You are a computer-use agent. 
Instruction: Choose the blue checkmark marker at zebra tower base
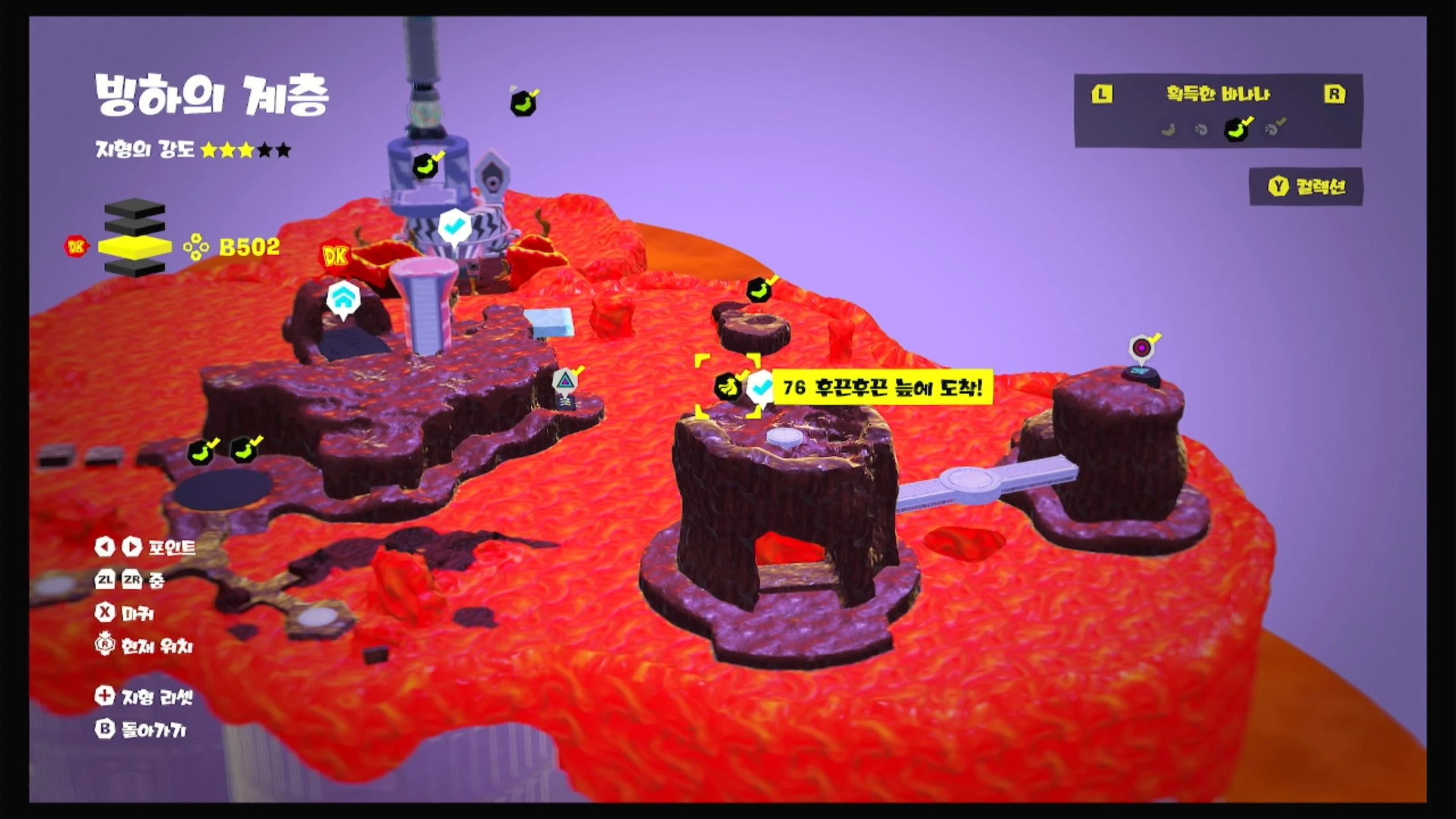453,226
